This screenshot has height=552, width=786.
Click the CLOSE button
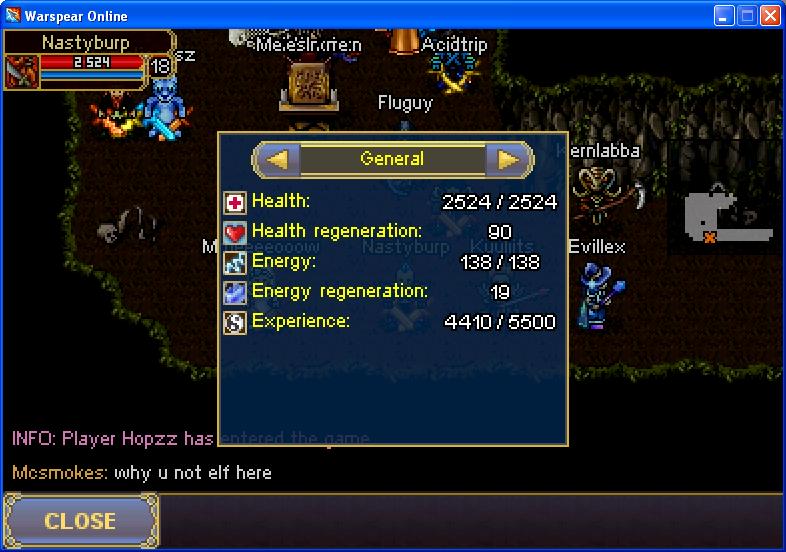(x=80, y=521)
